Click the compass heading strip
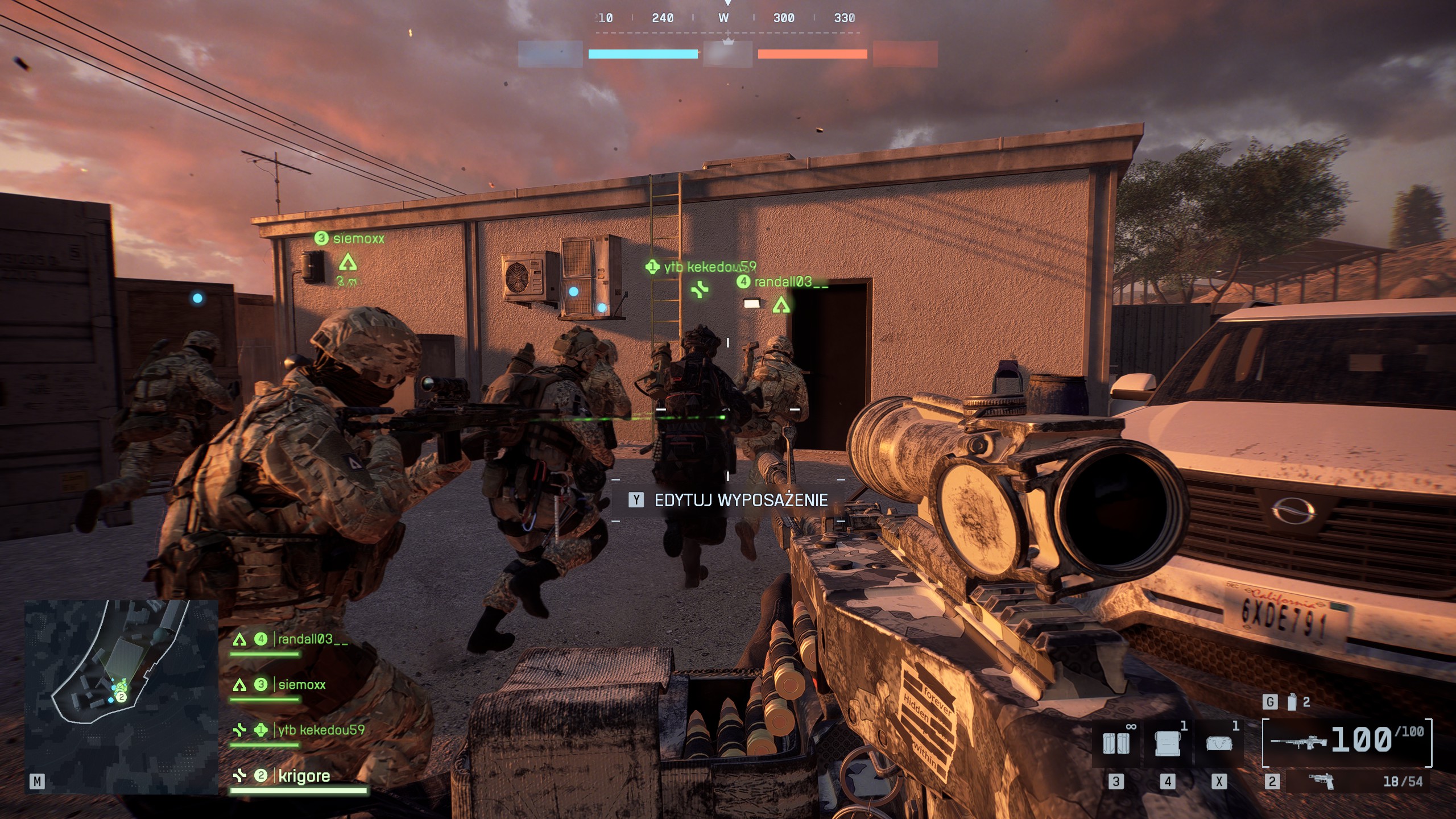 click(727, 18)
